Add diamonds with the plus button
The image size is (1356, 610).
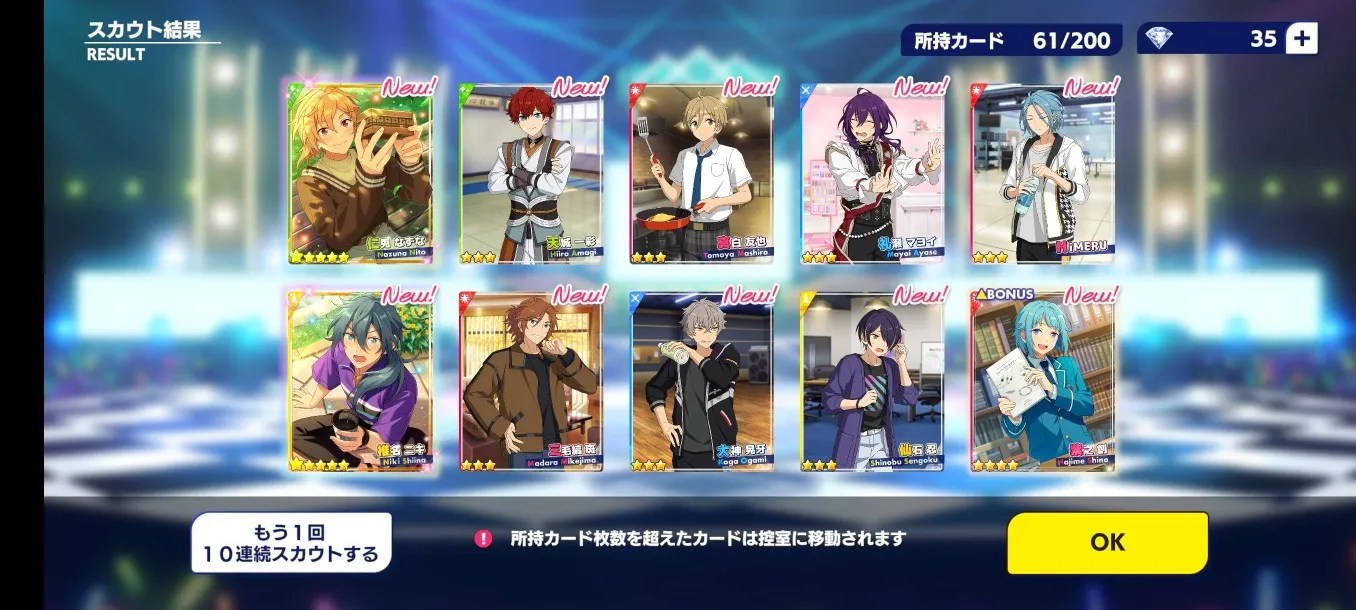click(1301, 39)
